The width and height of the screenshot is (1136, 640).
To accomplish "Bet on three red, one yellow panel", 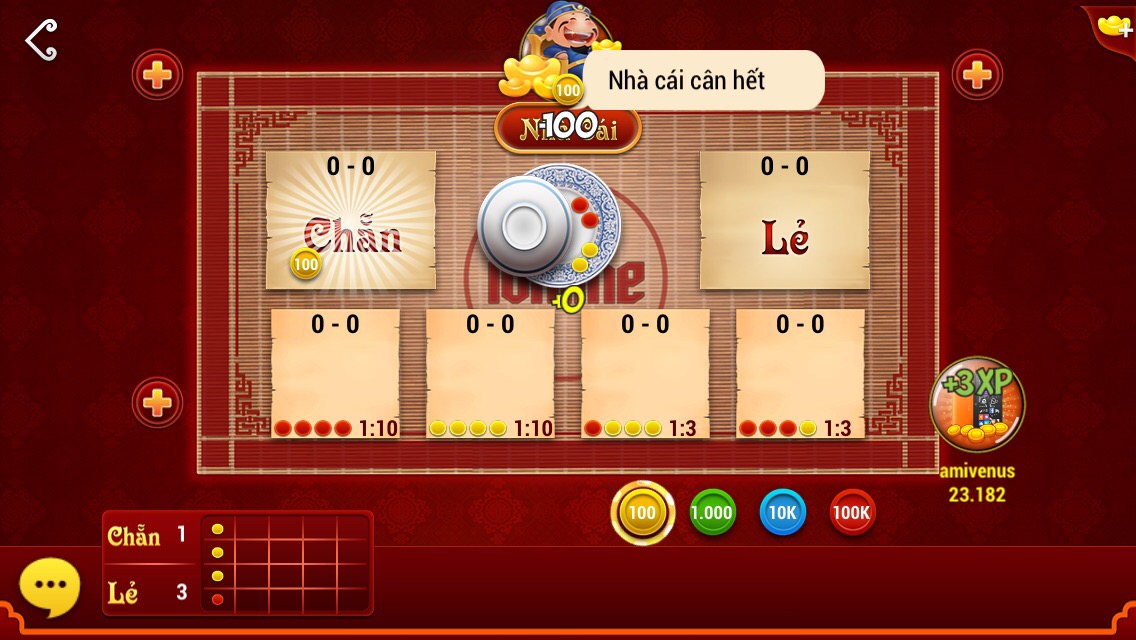I will (x=800, y=373).
